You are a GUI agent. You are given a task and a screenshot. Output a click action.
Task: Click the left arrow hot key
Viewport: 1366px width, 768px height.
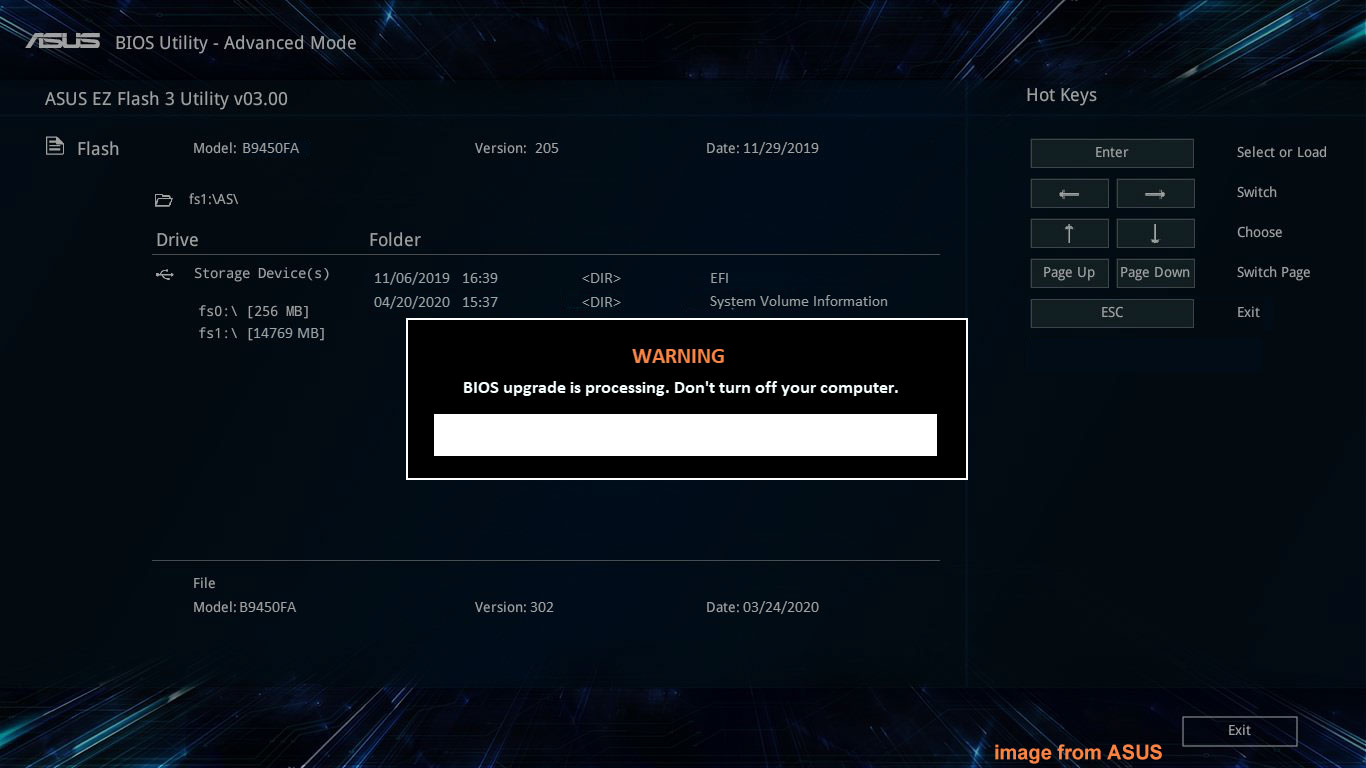1069,193
